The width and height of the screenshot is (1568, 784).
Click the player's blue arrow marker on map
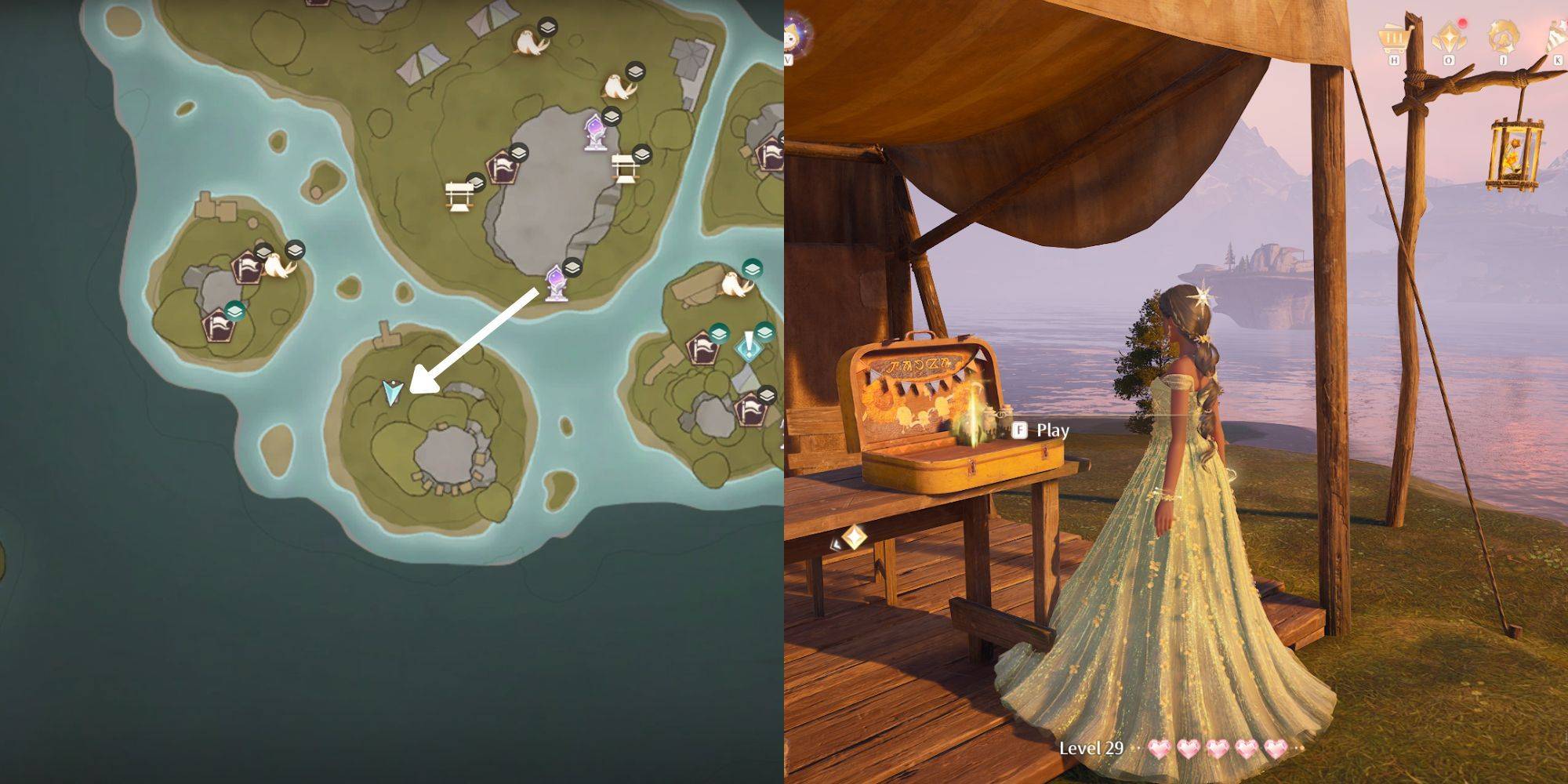tap(392, 391)
